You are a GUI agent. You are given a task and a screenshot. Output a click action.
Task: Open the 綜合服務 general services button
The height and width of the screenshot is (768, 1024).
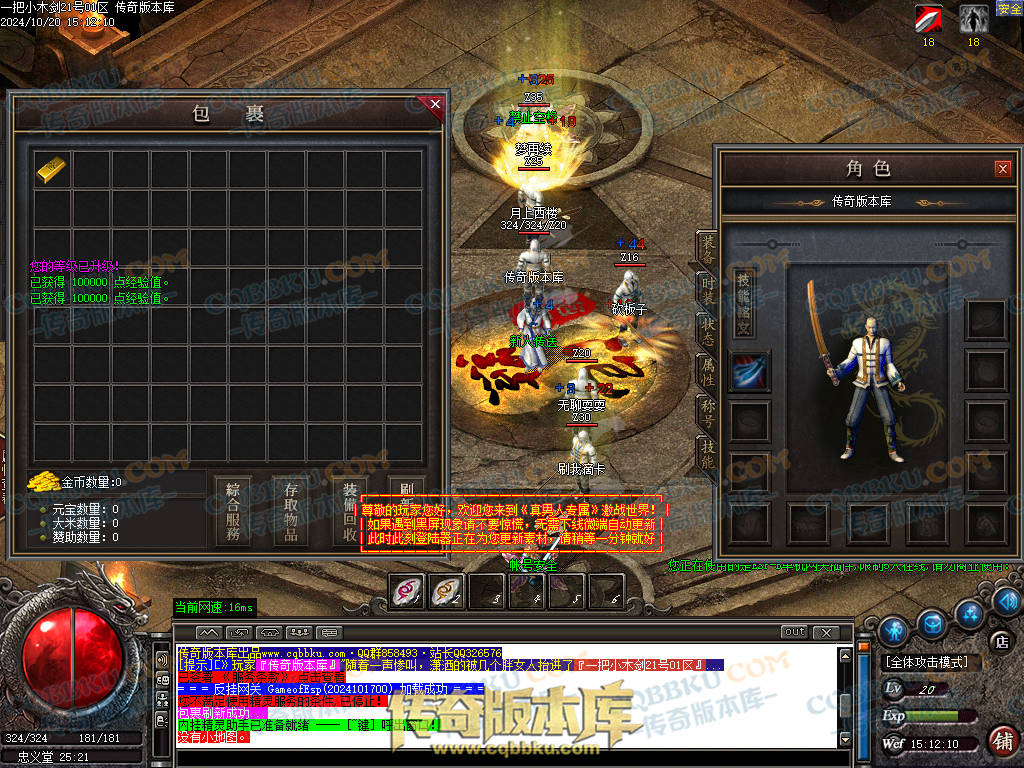click(233, 510)
